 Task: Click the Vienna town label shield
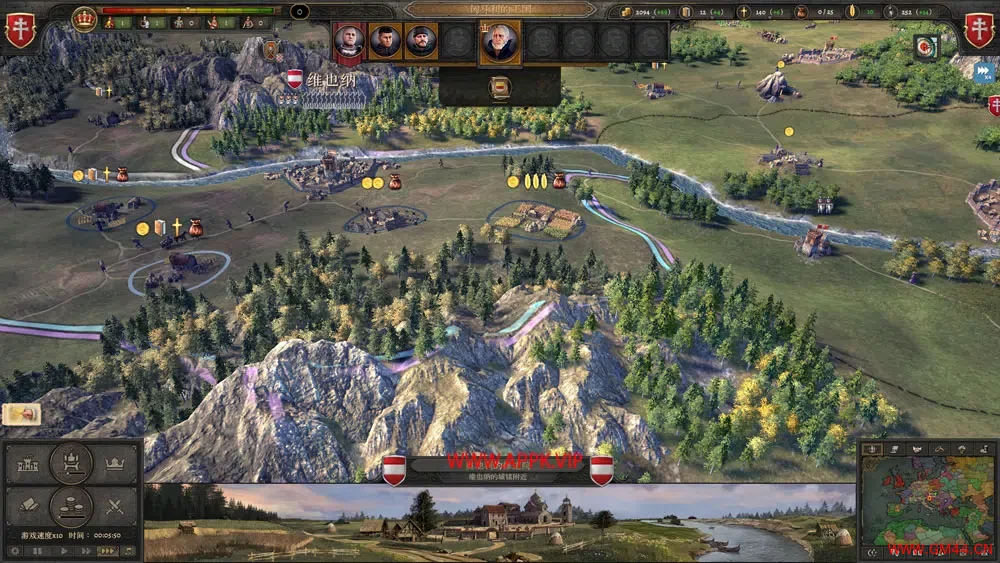[295, 78]
